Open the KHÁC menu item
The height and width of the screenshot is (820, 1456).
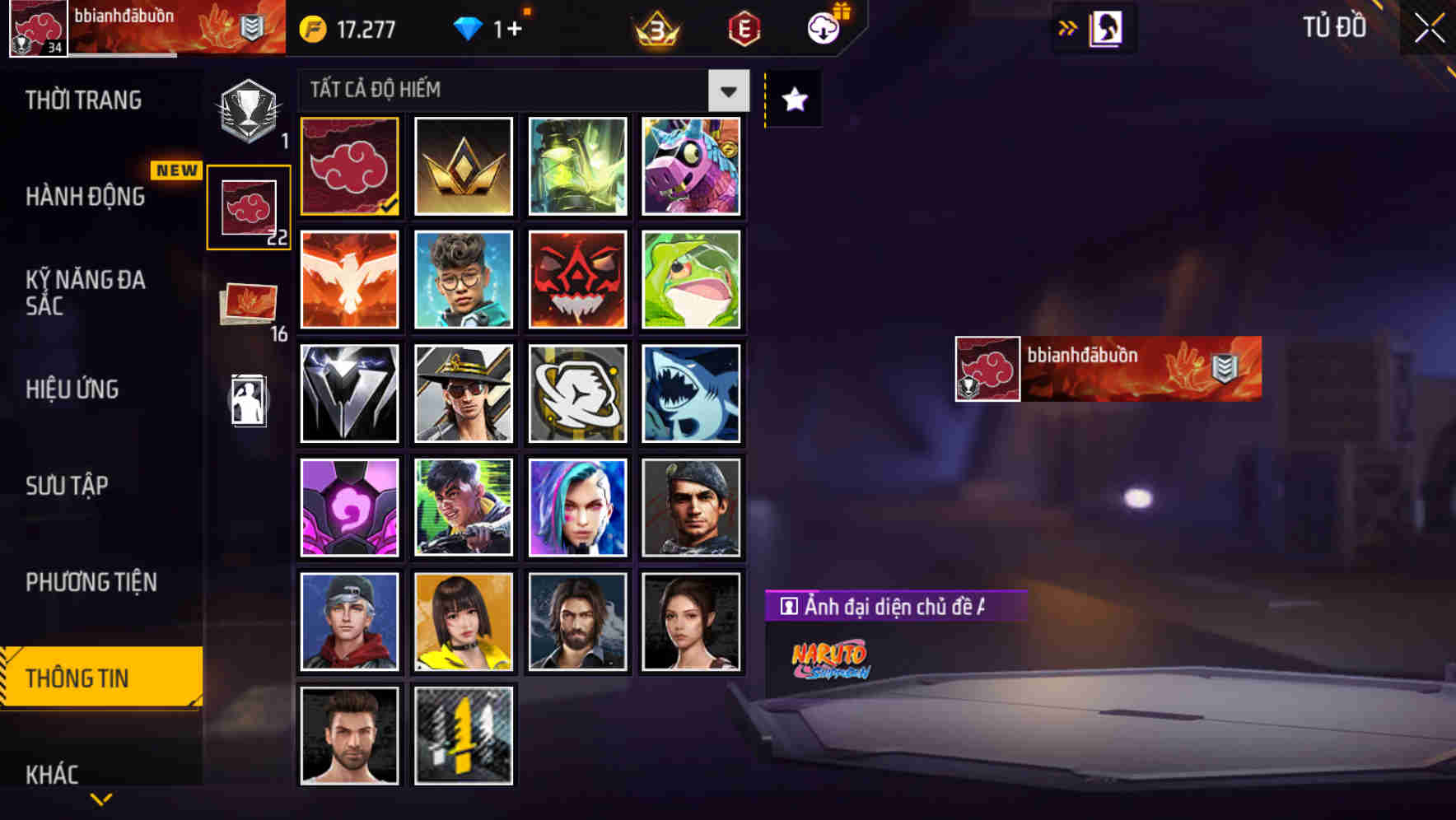click(54, 774)
